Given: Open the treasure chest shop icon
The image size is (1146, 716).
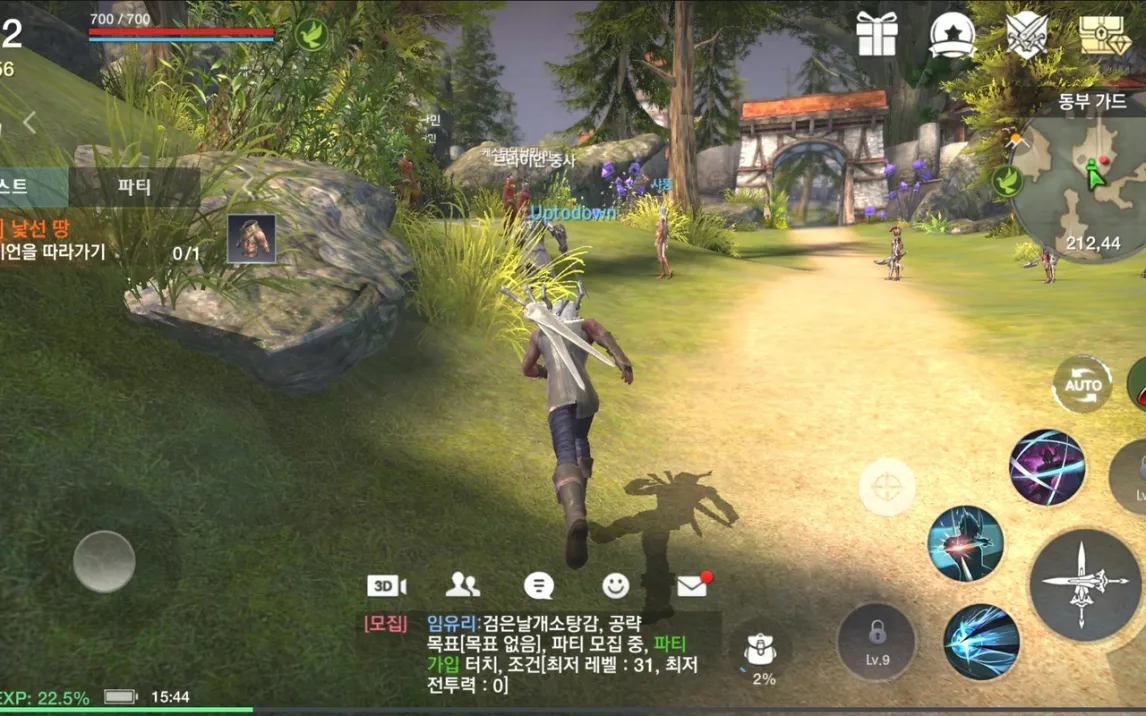Looking at the screenshot, I should coord(1103,35).
